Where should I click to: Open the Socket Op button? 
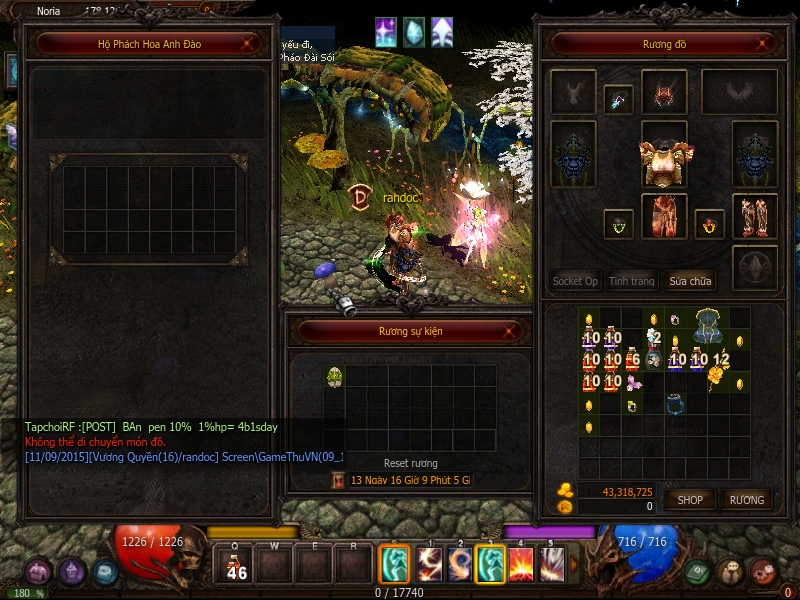point(575,281)
